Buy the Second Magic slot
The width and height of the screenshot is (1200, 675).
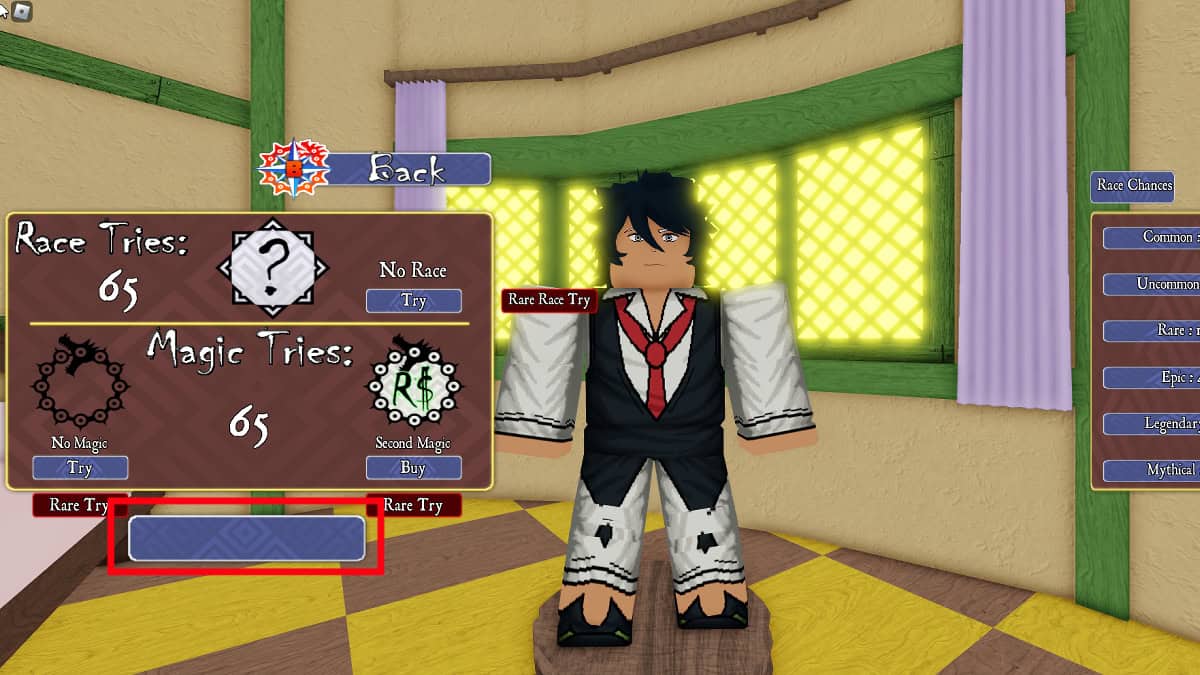413,467
